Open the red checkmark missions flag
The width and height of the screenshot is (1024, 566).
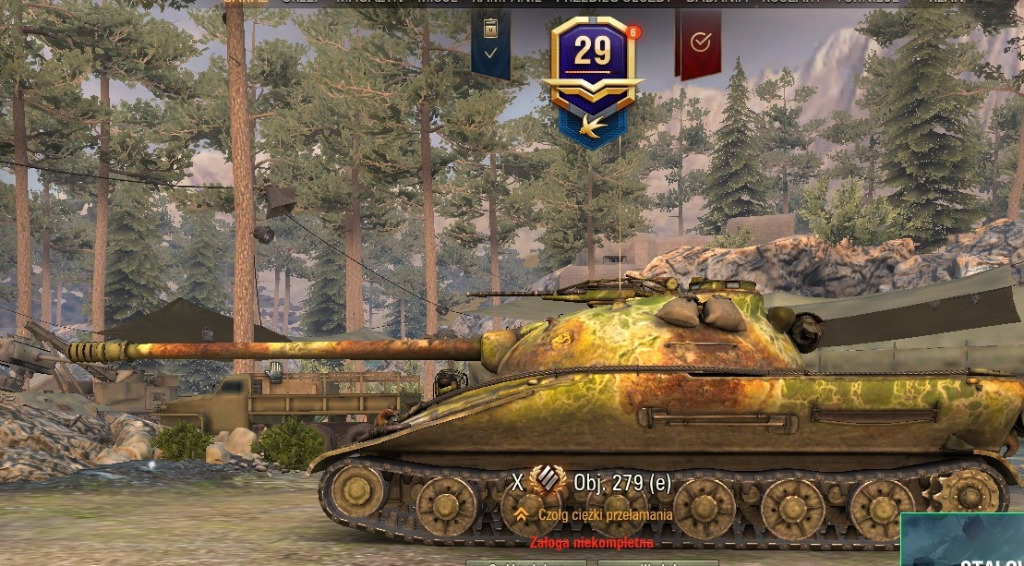(x=699, y=41)
